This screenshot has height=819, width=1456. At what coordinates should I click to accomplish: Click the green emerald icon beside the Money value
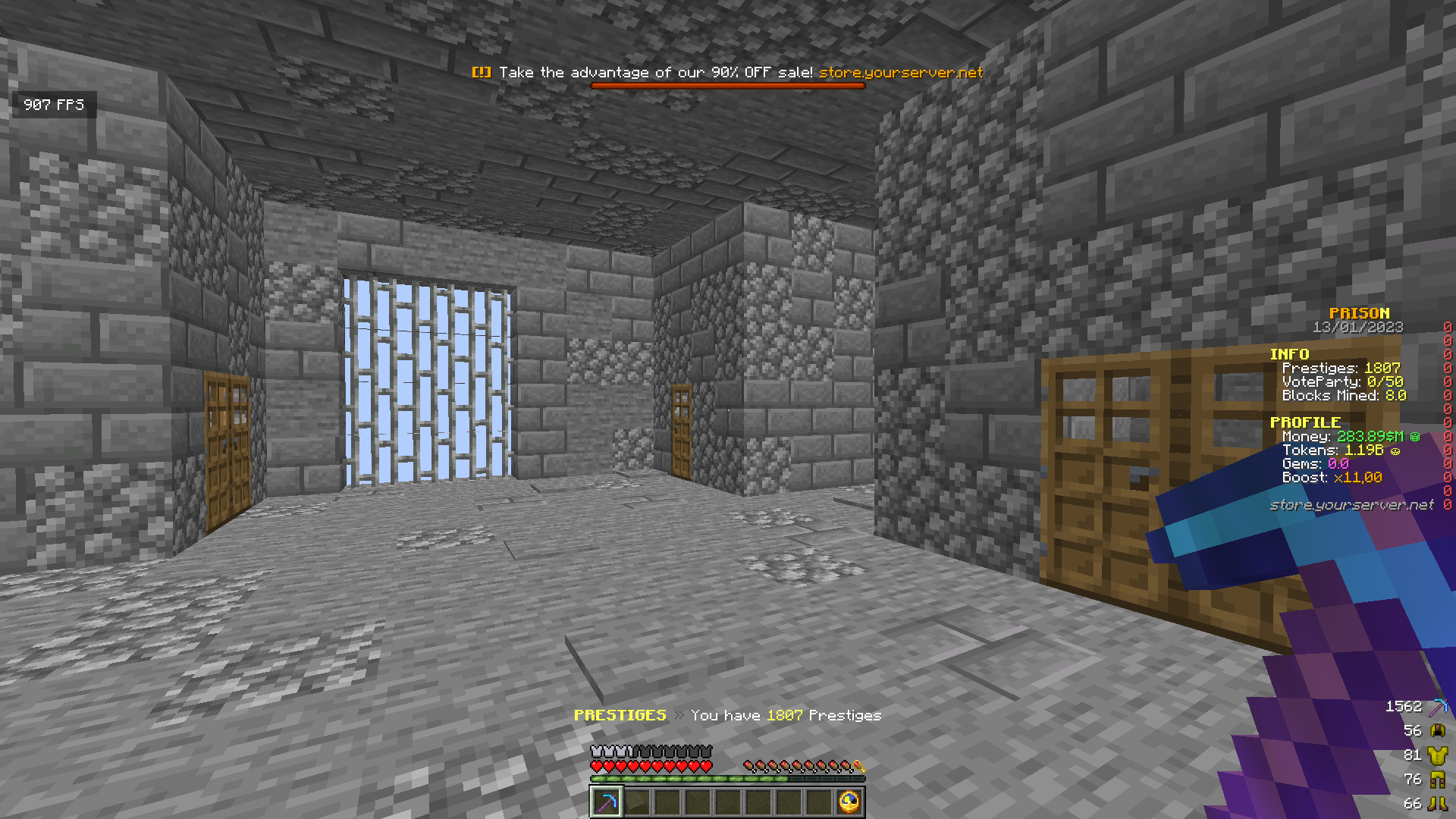[x=1417, y=437]
